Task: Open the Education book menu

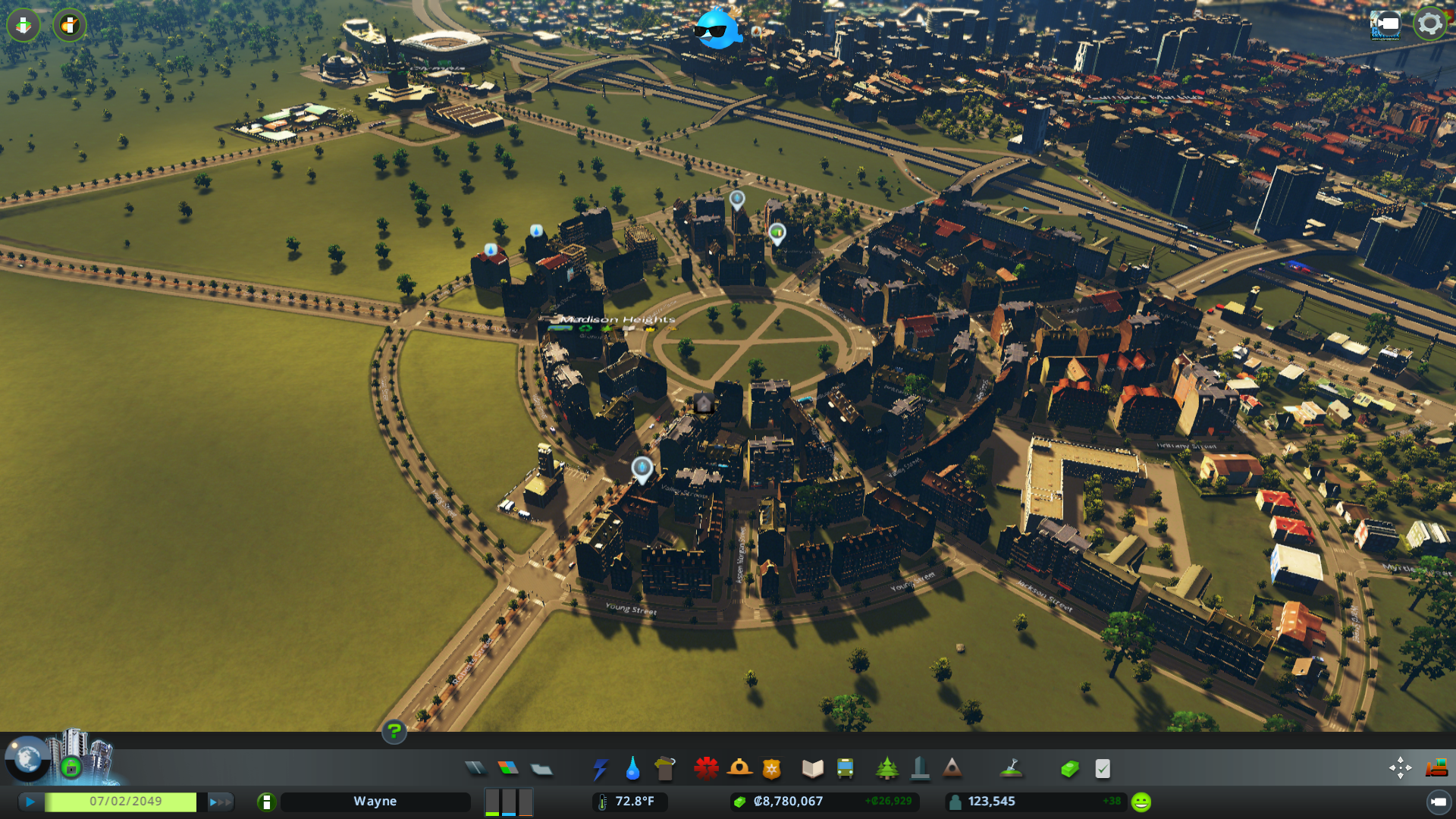Action: tap(812, 769)
